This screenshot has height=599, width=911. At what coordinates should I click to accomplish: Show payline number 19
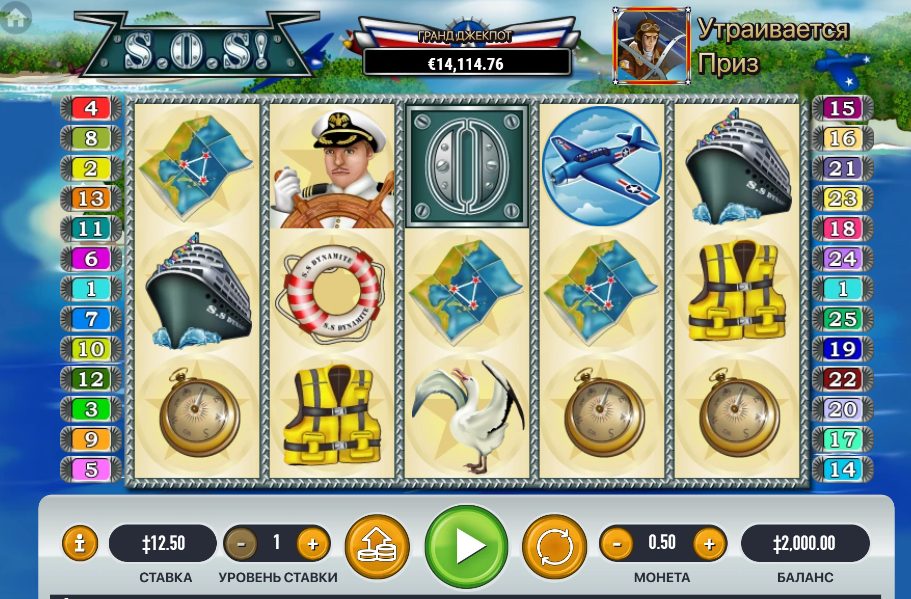point(842,350)
